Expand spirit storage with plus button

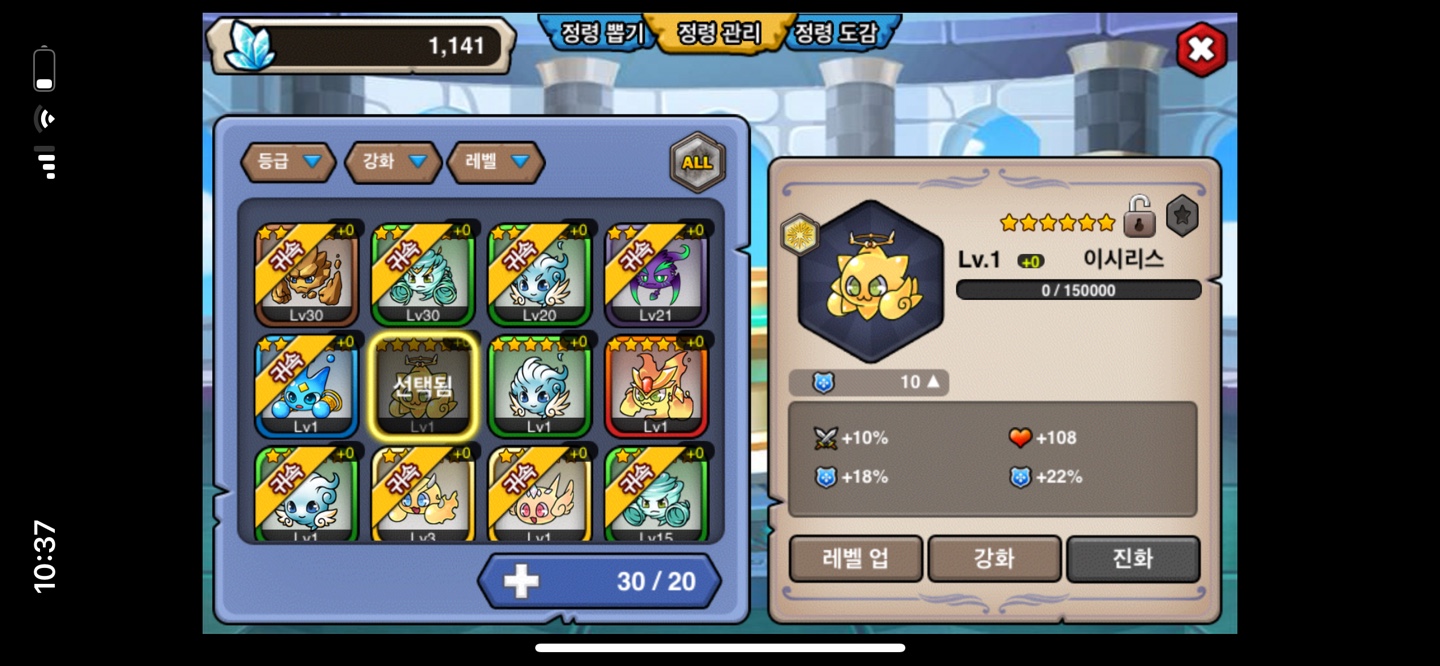tap(521, 582)
